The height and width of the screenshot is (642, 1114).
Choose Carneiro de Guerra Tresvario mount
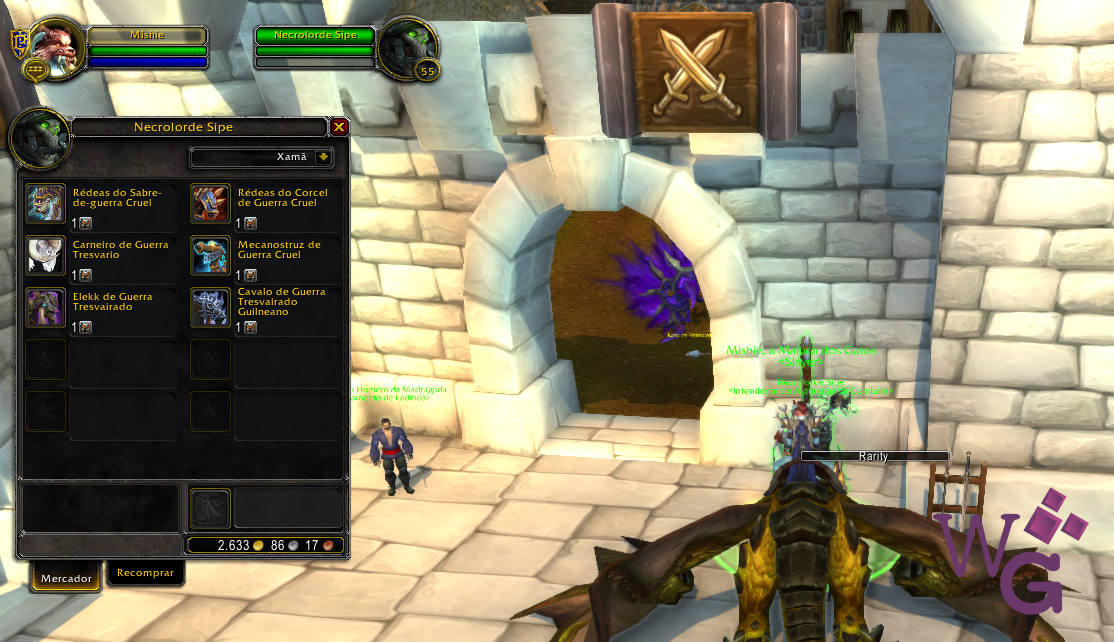pos(46,255)
